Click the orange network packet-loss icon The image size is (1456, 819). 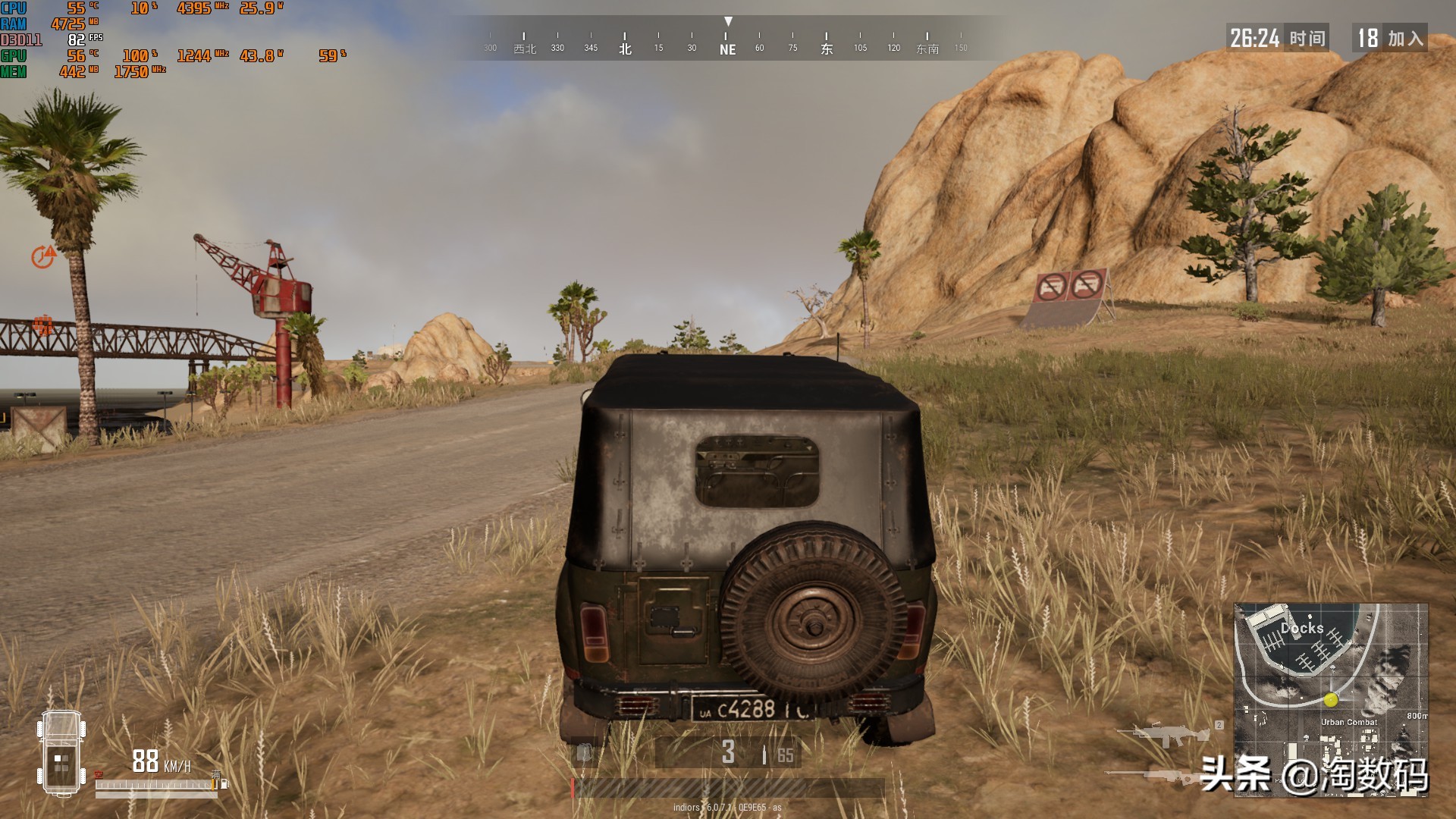pos(43,326)
